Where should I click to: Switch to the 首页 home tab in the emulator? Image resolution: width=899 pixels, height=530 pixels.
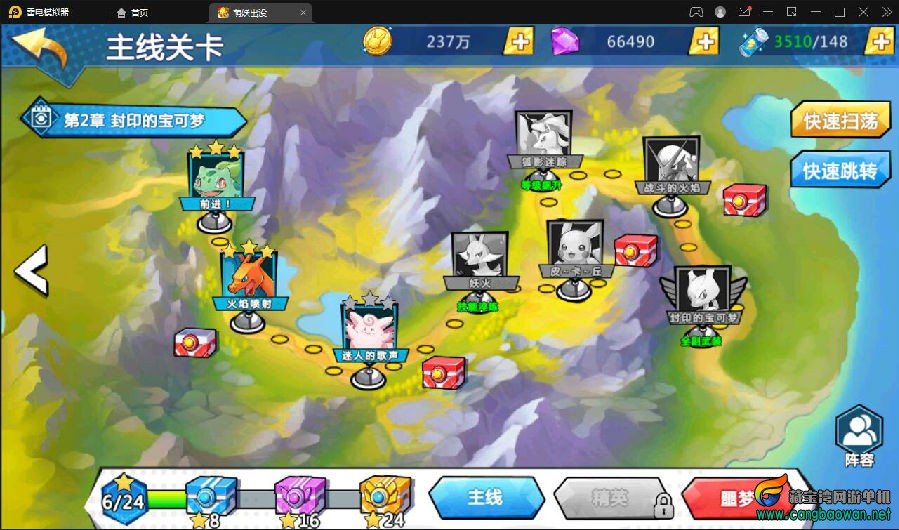click(x=133, y=13)
